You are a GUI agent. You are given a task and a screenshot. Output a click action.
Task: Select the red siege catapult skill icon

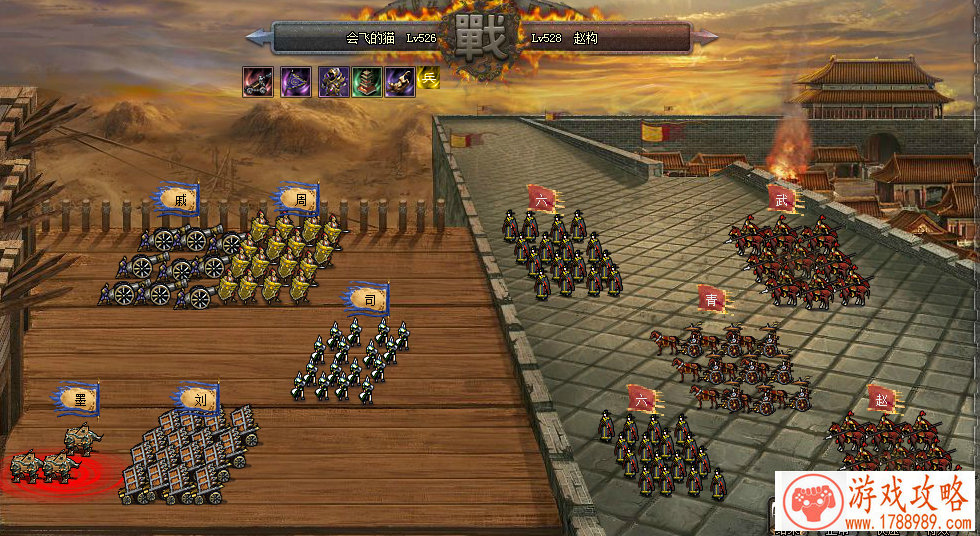point(257,82)
